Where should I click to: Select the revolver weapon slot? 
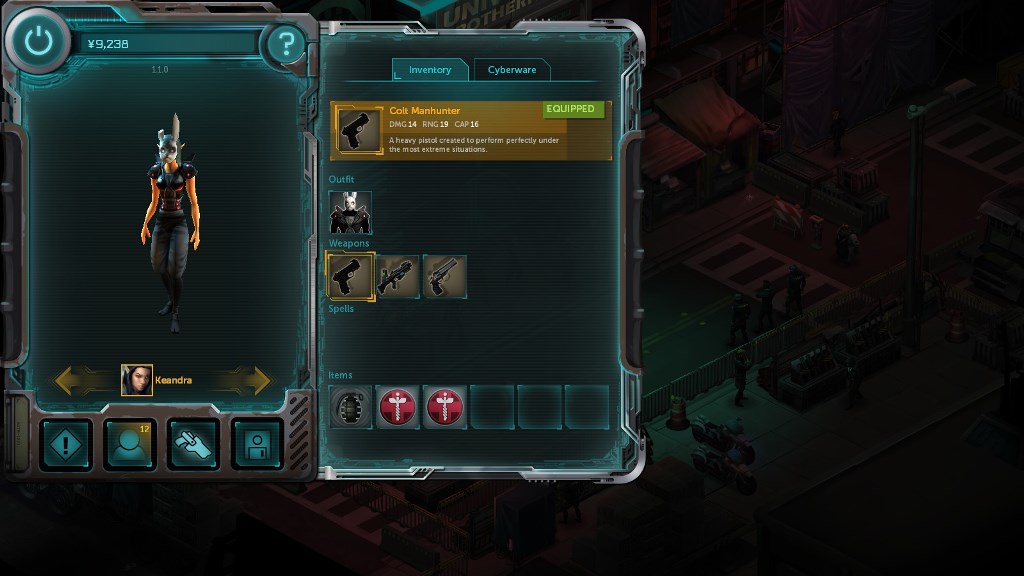[445, 276]
